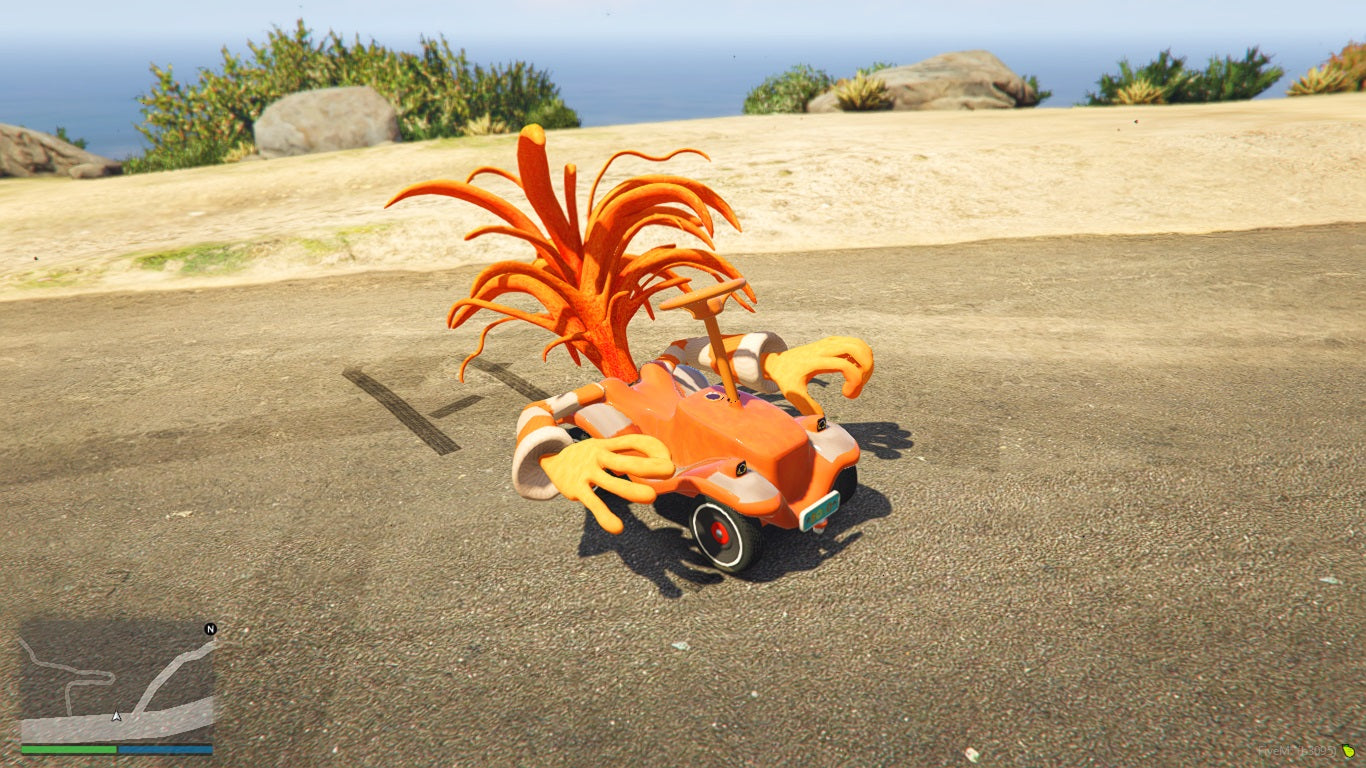The image size is (1366, 768).
Task: Click the north compass marker on minimap
Action: click(x=210, y=629)
